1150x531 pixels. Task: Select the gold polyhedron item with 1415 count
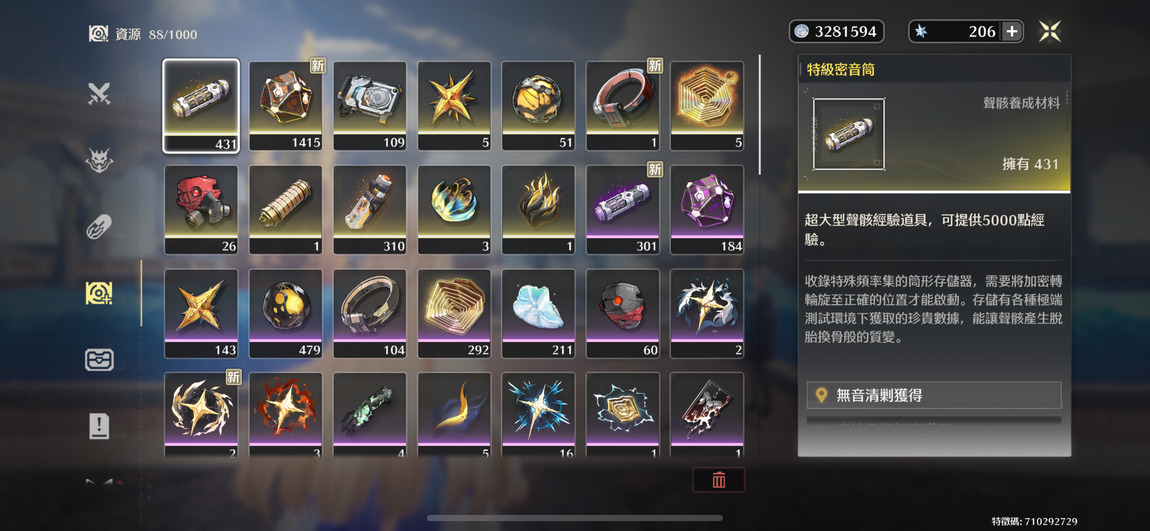point(285,105)
